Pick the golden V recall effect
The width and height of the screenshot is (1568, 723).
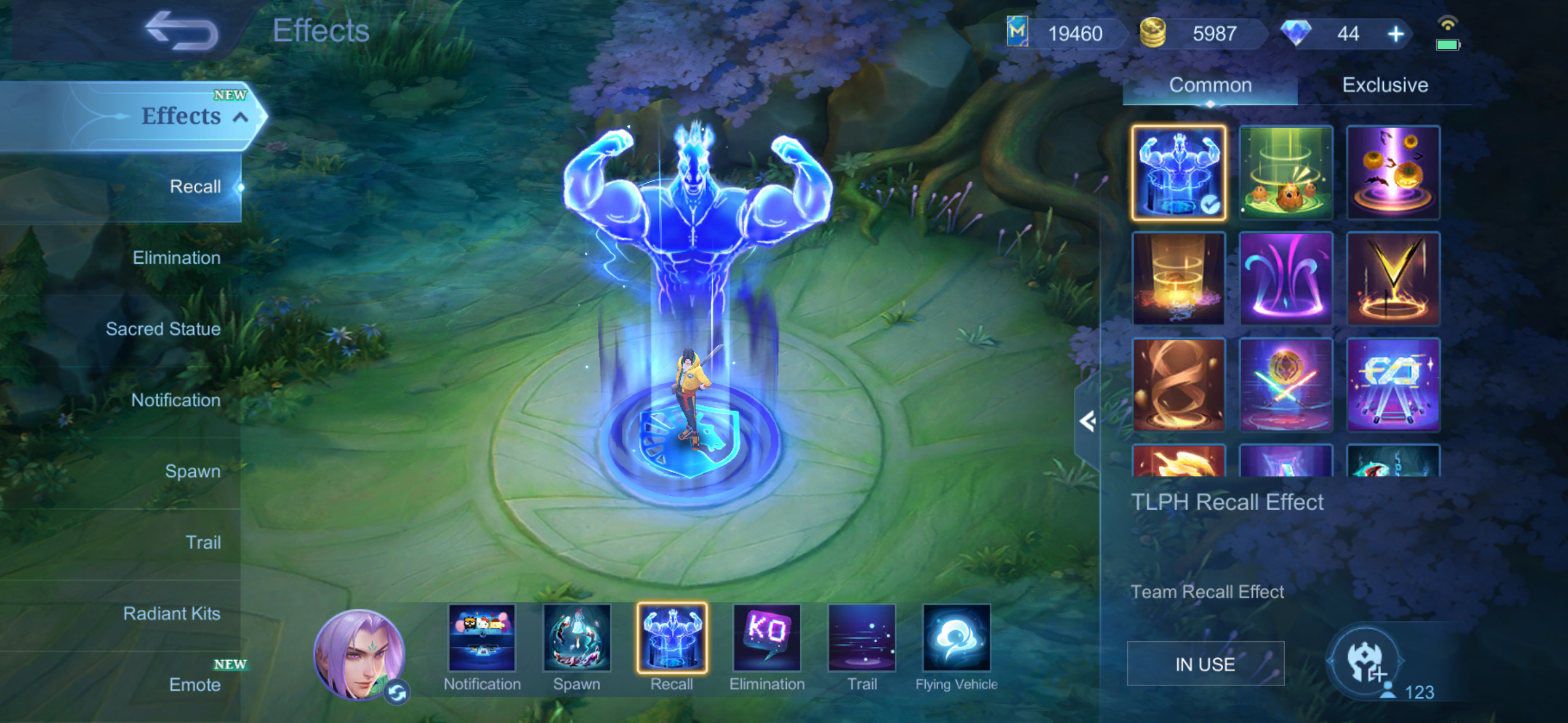1392,279
